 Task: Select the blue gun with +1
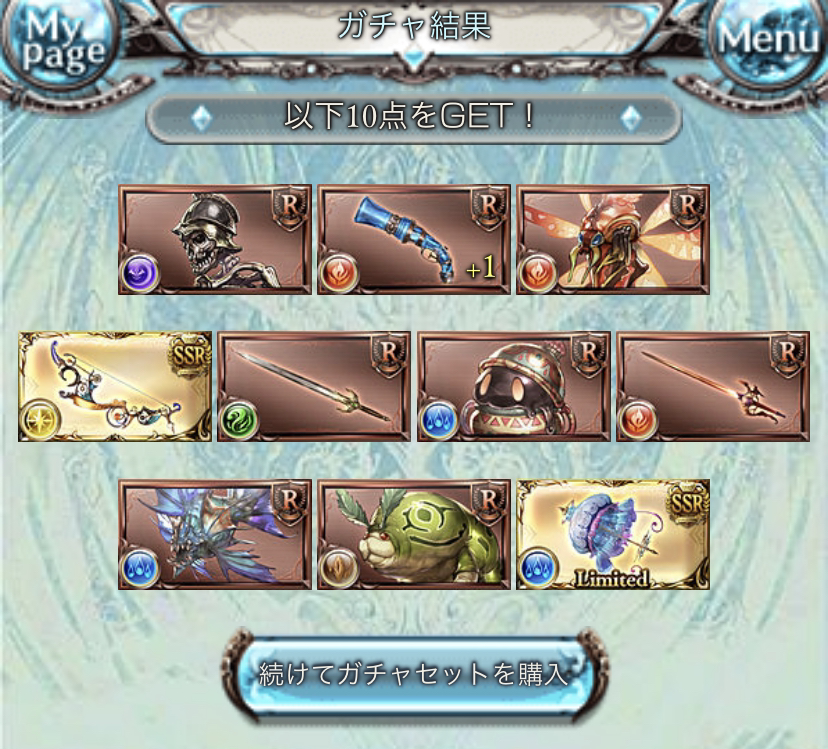coord(413,239)
